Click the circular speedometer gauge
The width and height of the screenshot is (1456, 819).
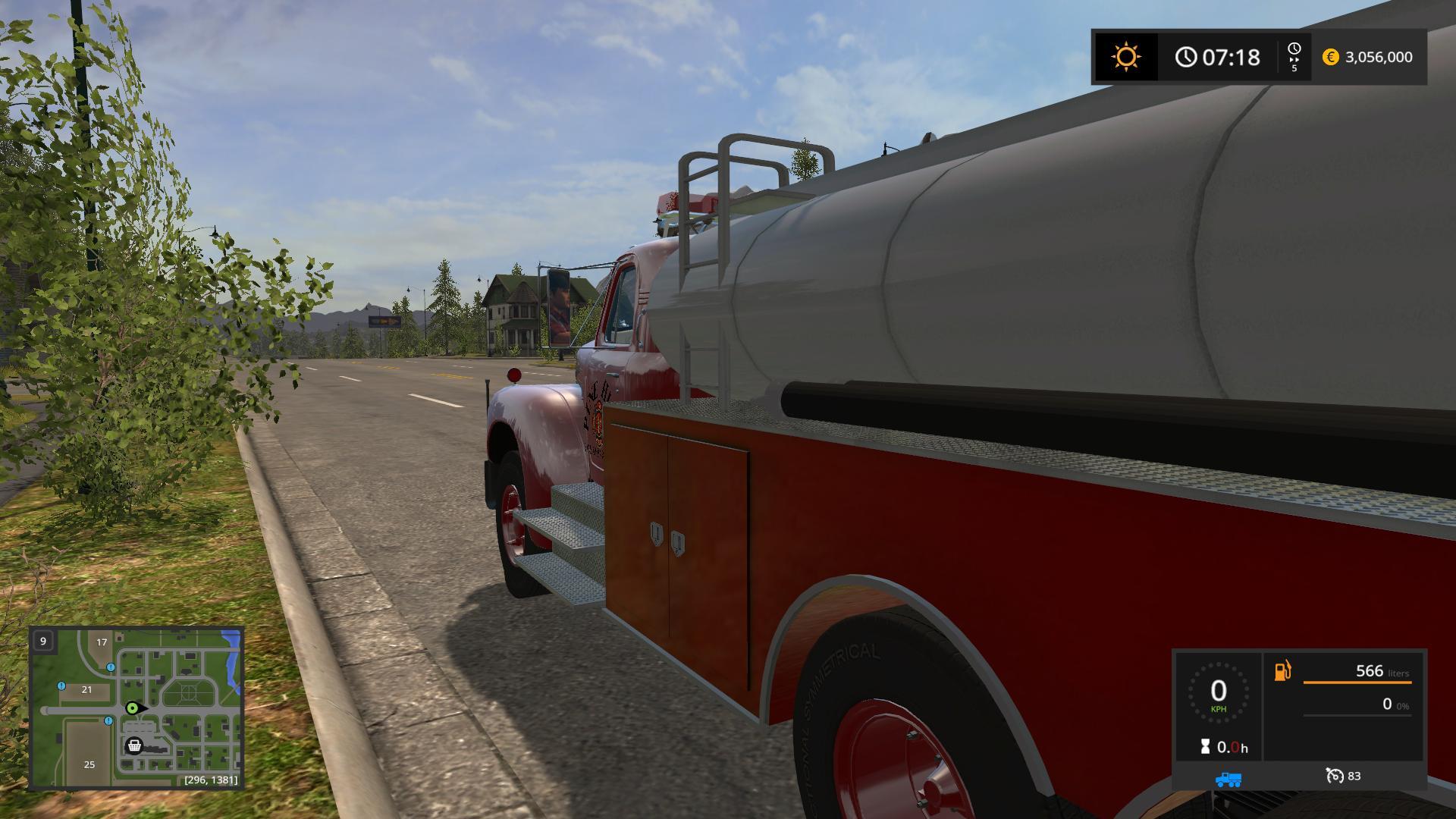pos(1218,692)
